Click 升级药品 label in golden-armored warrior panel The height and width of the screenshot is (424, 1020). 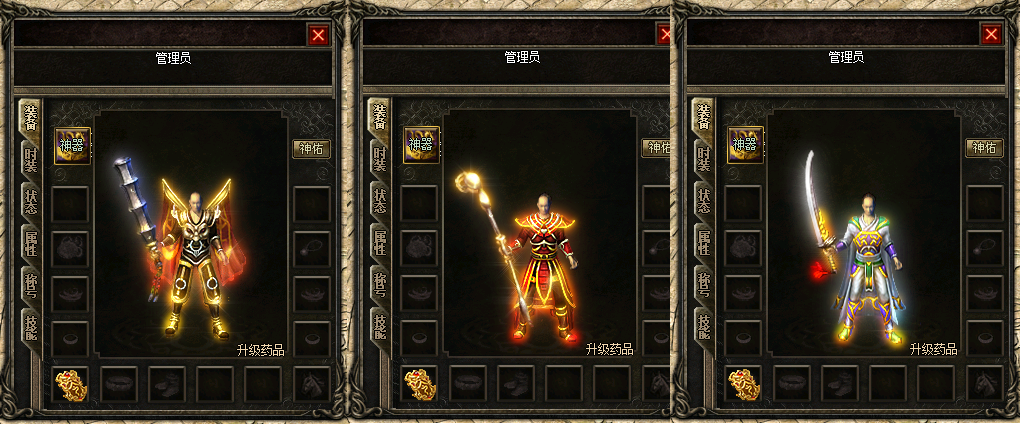(x=261, y=350)
